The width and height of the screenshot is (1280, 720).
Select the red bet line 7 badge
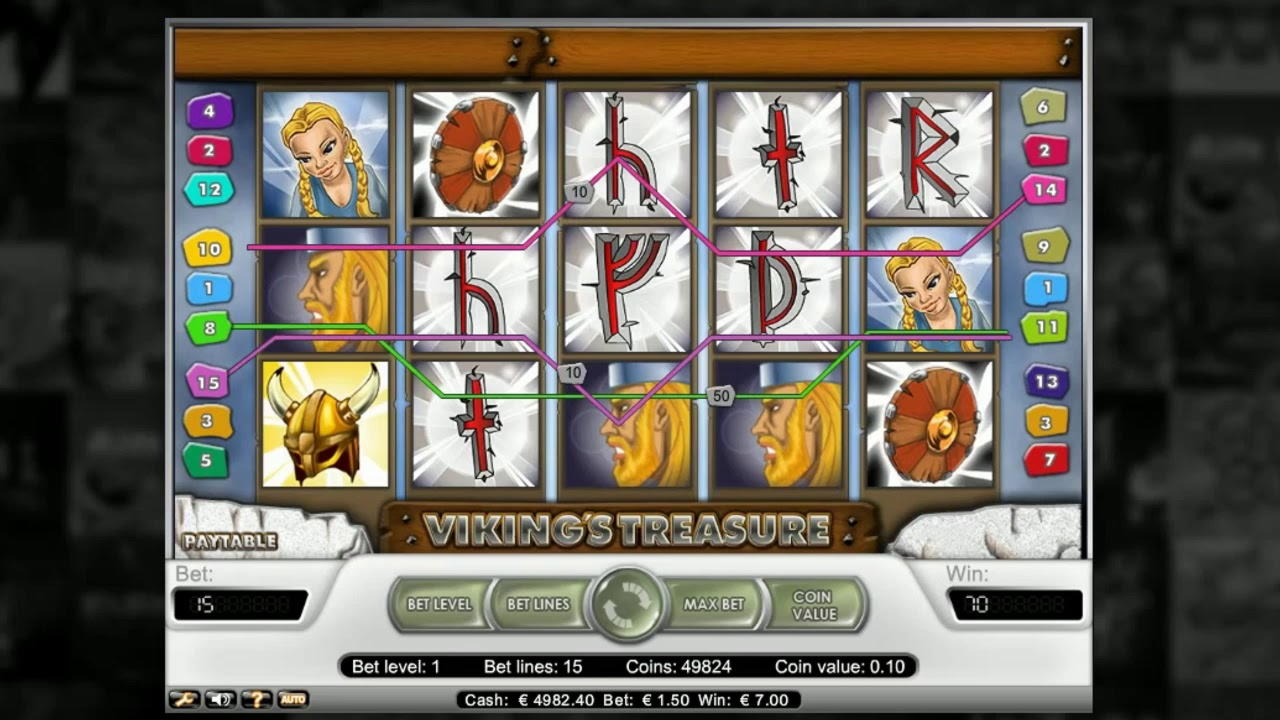1046,460
